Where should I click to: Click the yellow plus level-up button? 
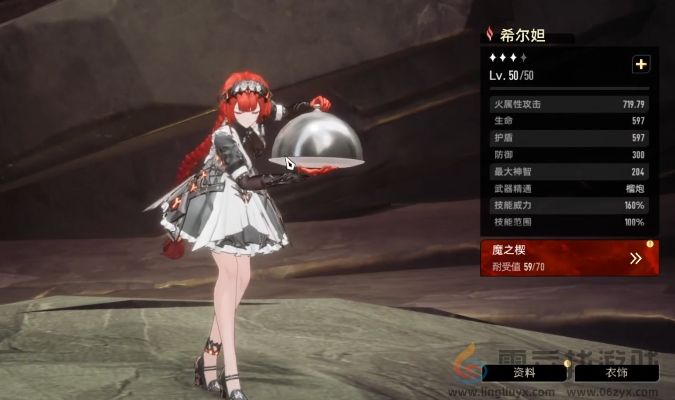(x=641, y=64)
